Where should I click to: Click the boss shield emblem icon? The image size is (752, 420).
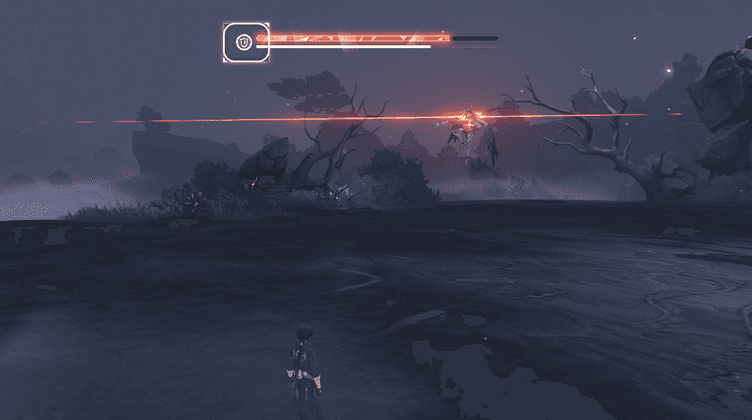(x=245, y=42)
